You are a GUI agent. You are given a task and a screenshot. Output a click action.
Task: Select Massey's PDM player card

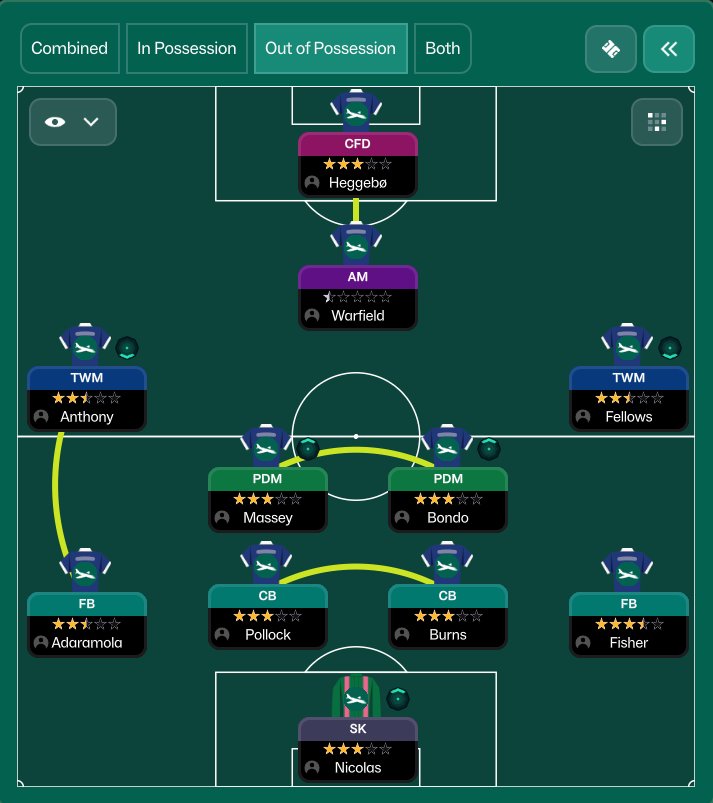point(267,498)
